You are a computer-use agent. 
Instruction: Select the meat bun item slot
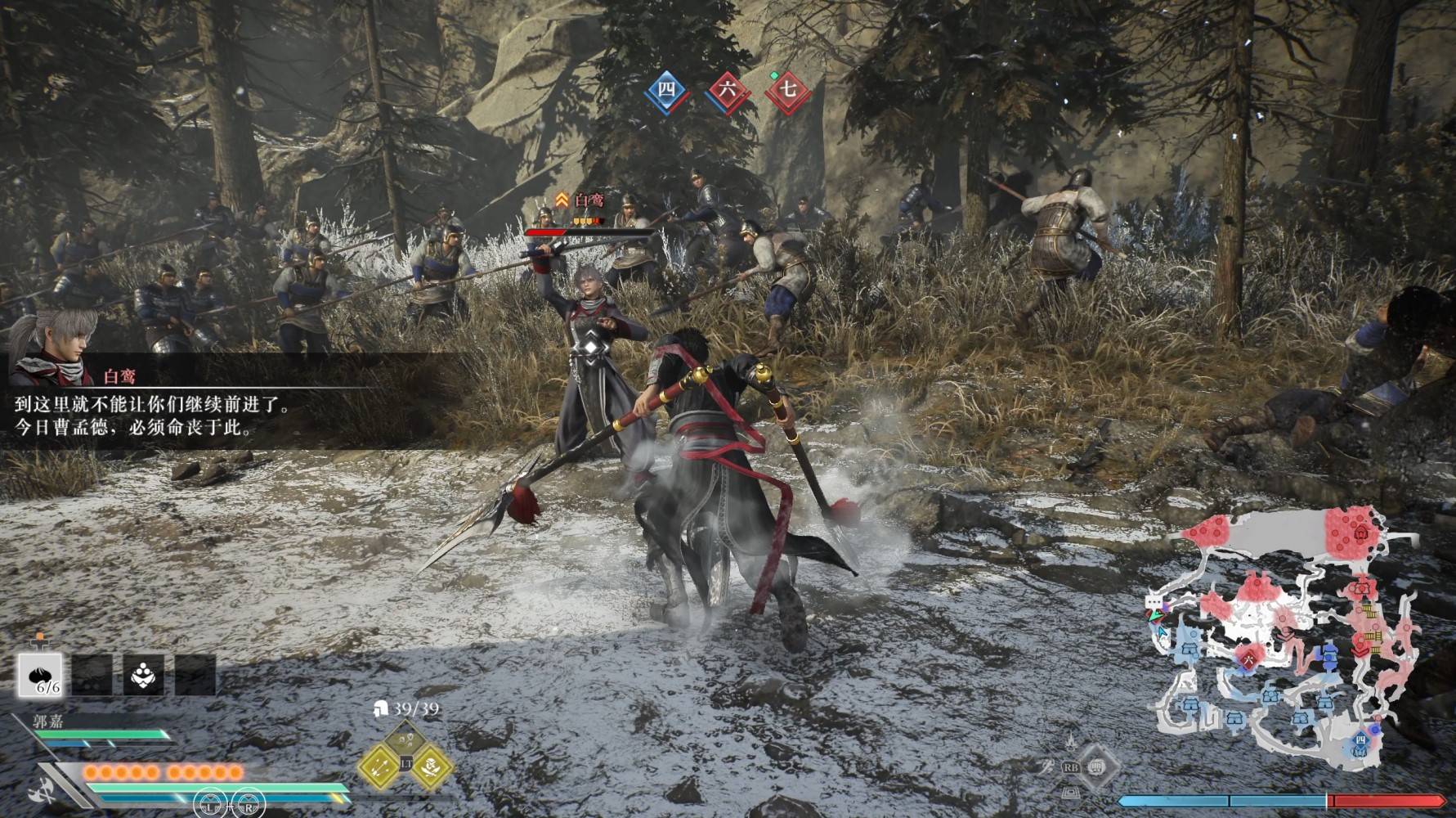(x=41, y=676)
